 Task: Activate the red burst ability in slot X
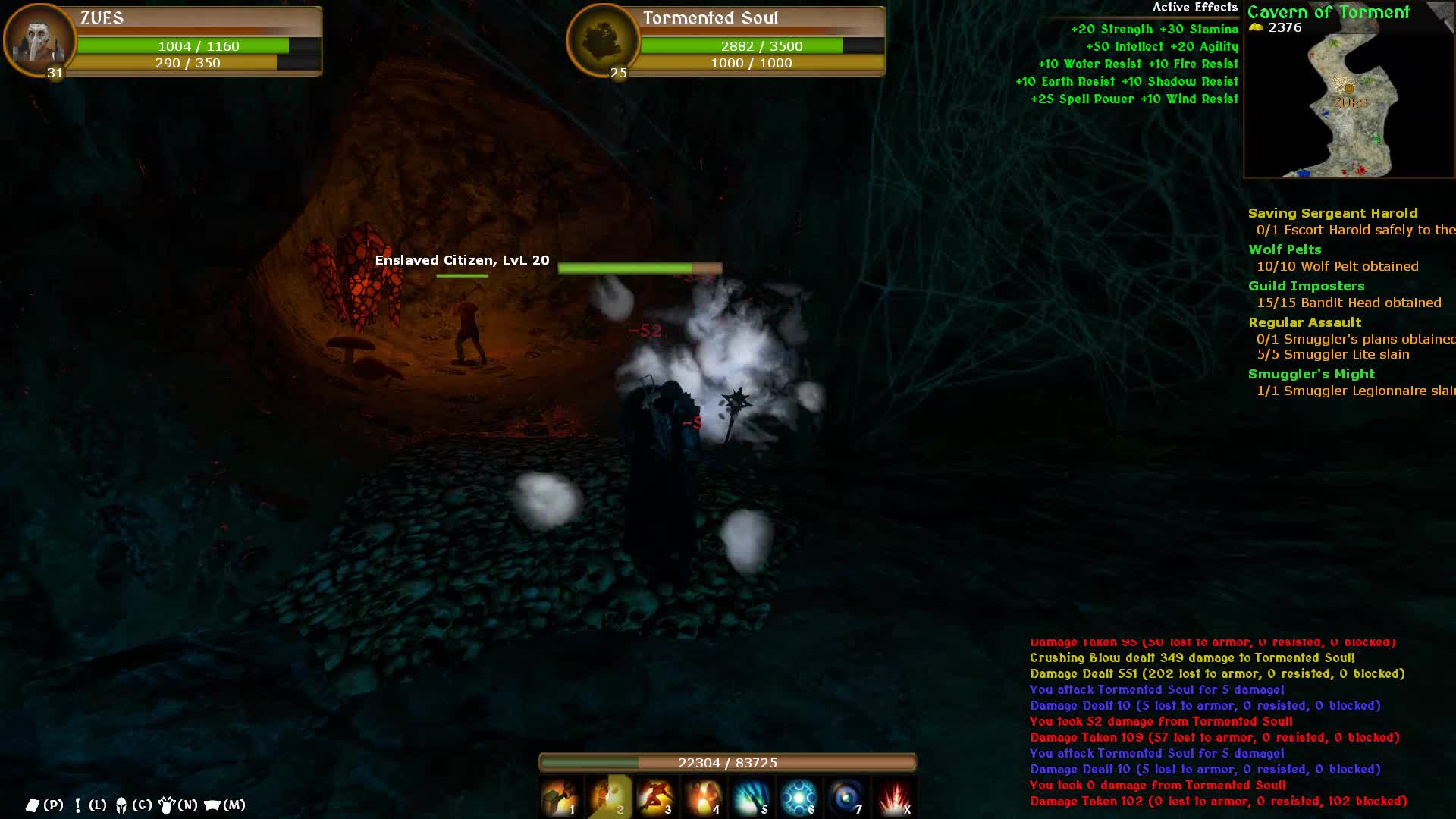894,797
